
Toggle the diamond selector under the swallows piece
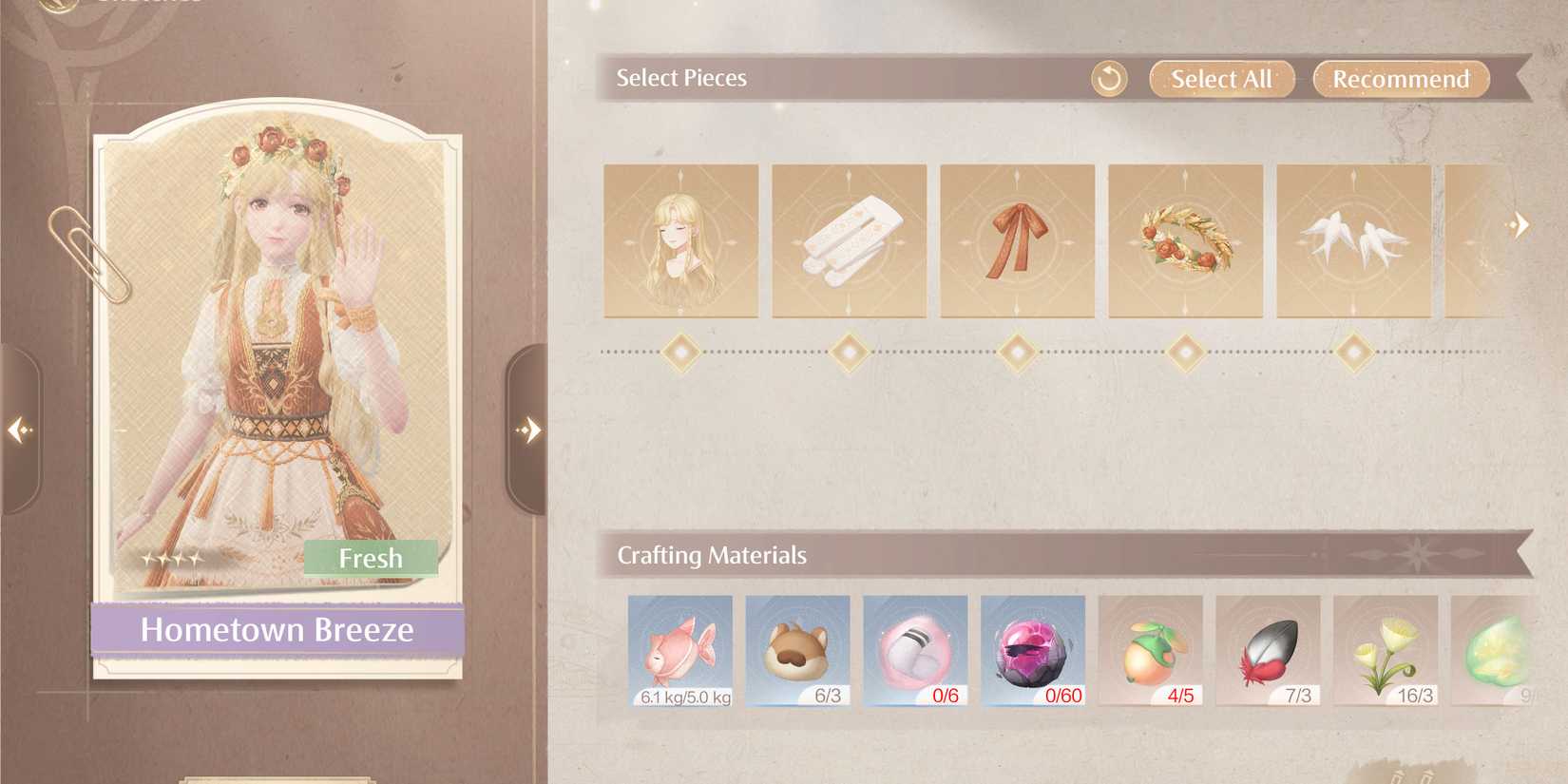pyautogui.click(x=1353, y=351)
